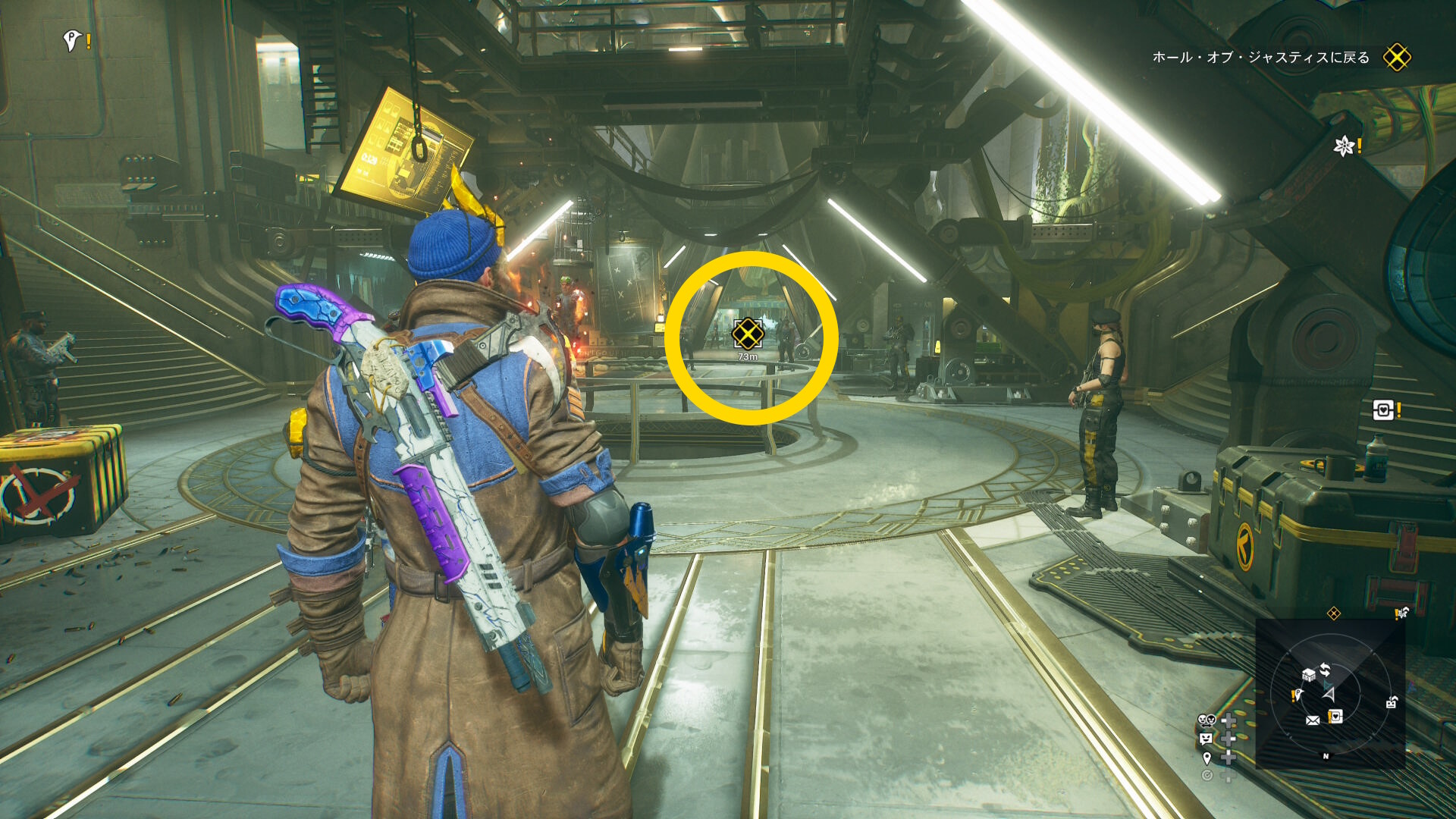1456x819 pixels.
Task: Click the yellow waypoint marker showing 73m
Action: click(748, 334)
